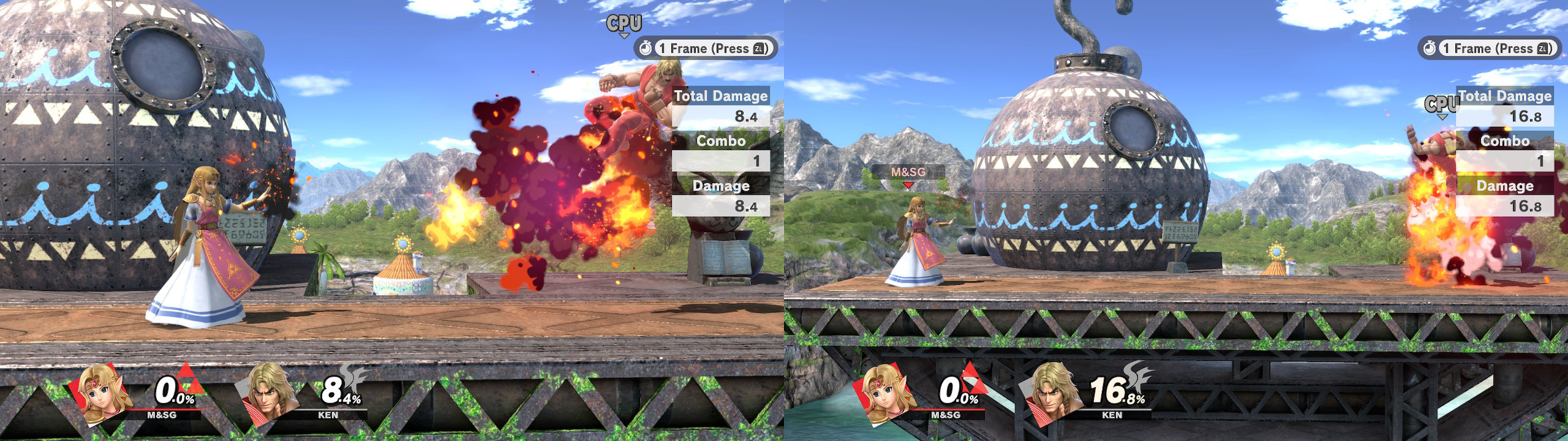
Task: Expand the Combo counter panel
Action: click(x=723, y=141)
